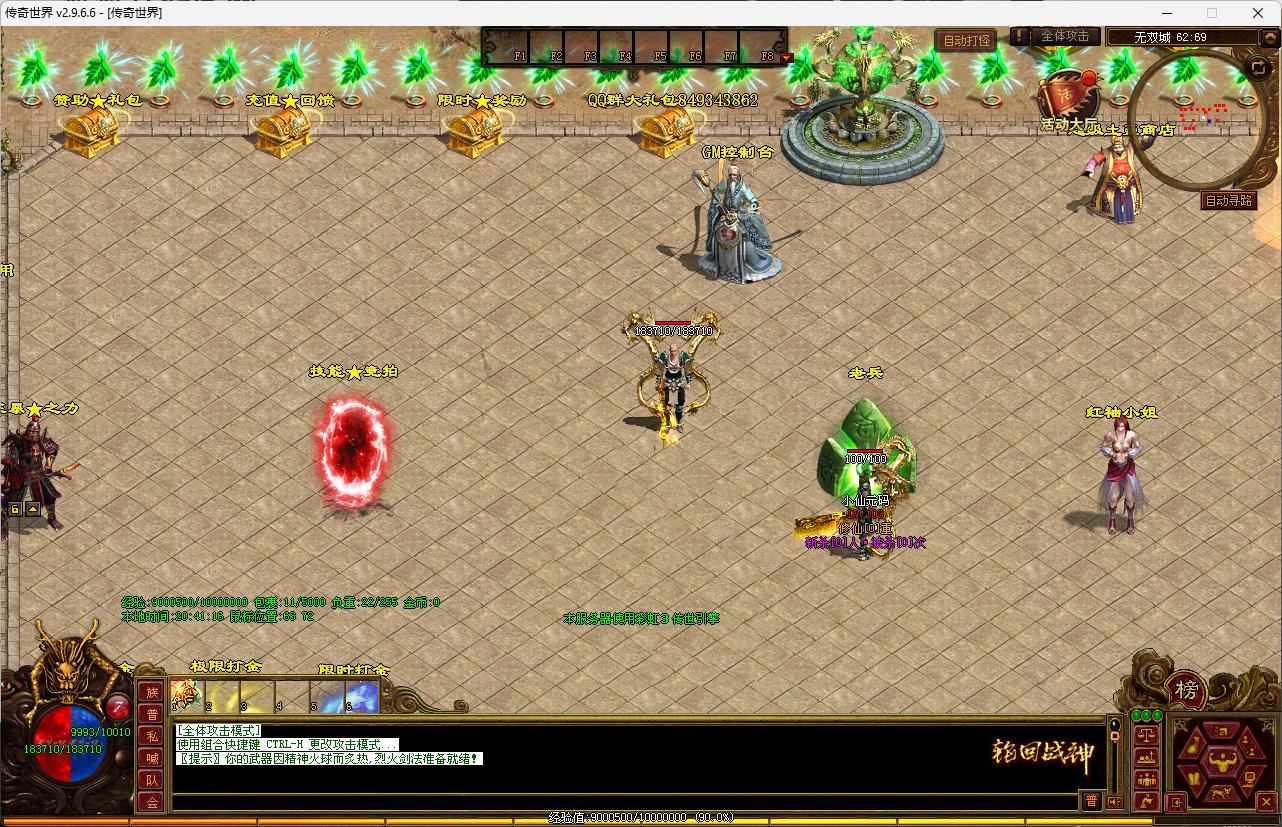Select the 喊 shout chat channel tab
Image resolution: width=1282 pixels, height=827 pixels.
tap(150, 758)
